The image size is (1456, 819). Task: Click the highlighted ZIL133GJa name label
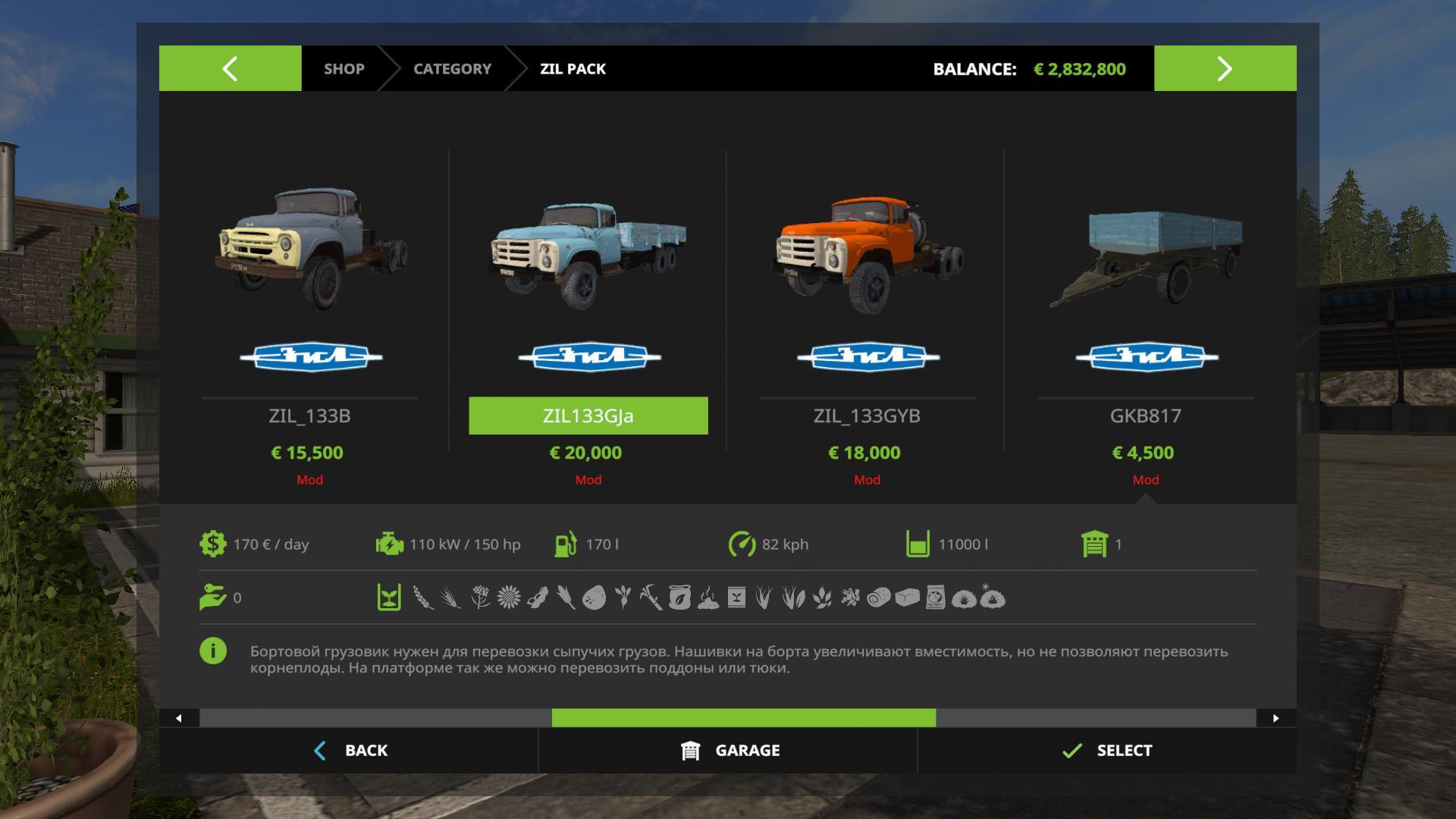(x=588, y=416)
